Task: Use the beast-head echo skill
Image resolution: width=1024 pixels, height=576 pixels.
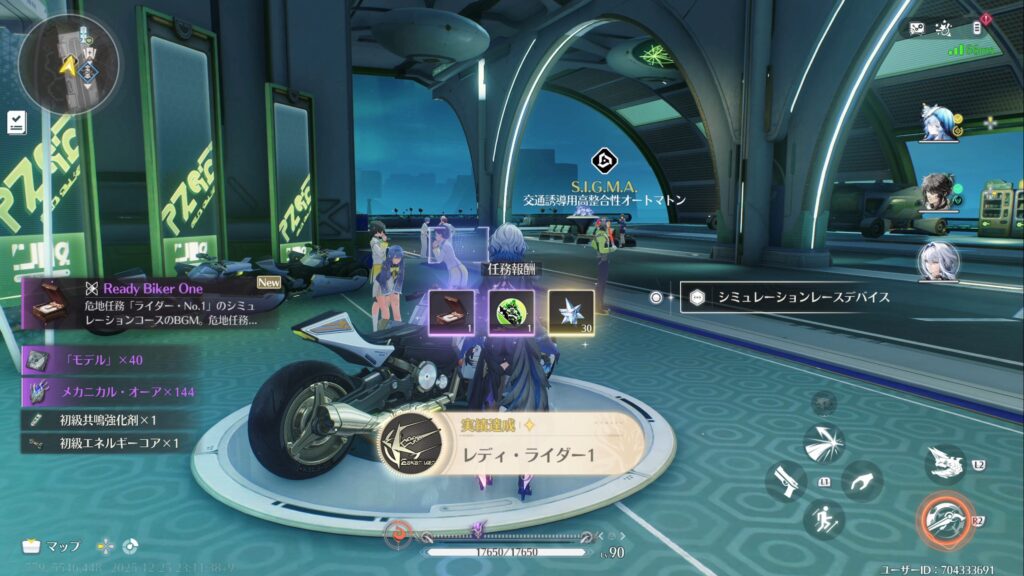Action: [944, 462]
